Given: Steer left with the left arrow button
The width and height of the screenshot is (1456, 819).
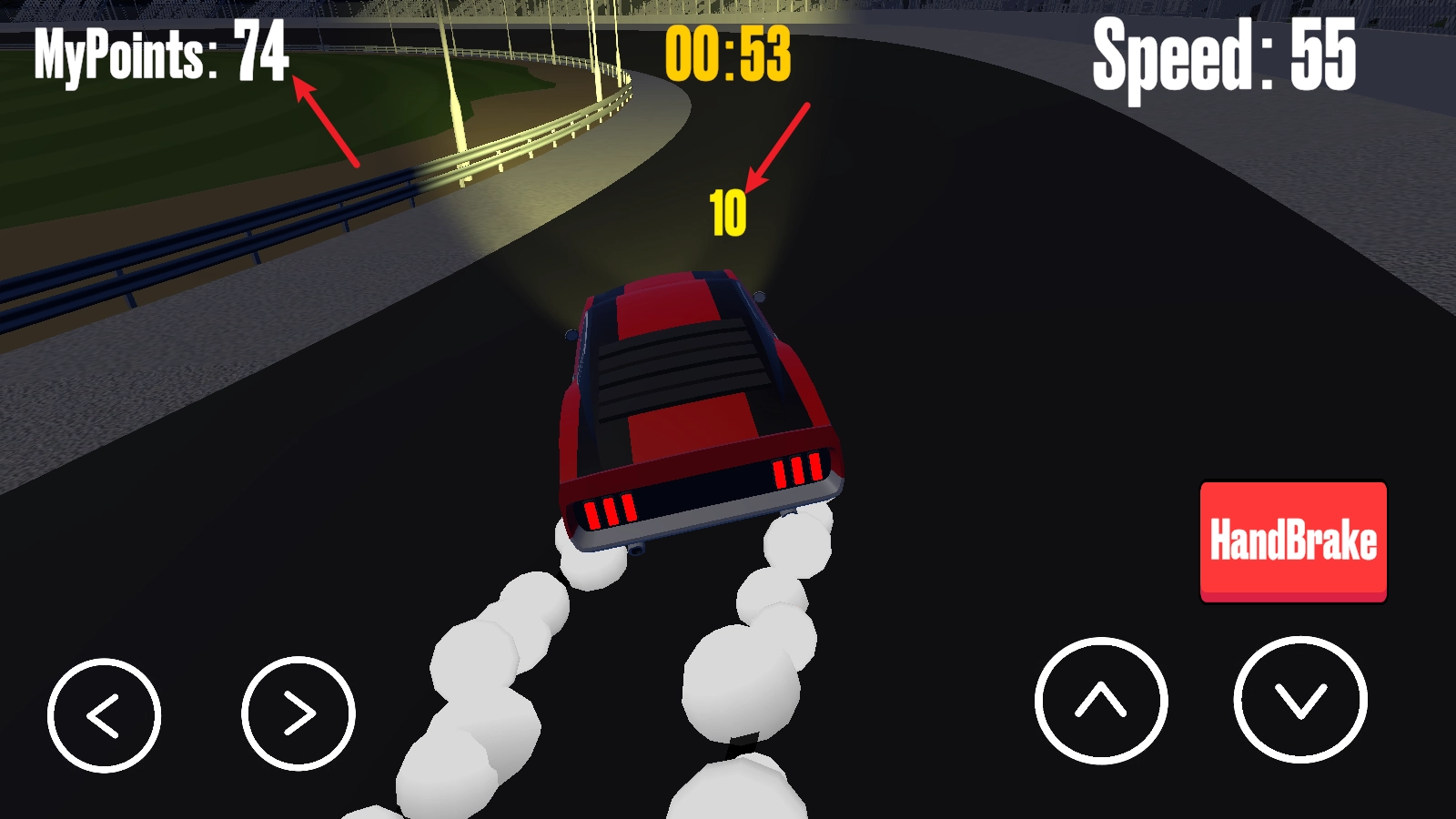Looking at the screenshot, I should pyautogui.click(x=104, y=715).
